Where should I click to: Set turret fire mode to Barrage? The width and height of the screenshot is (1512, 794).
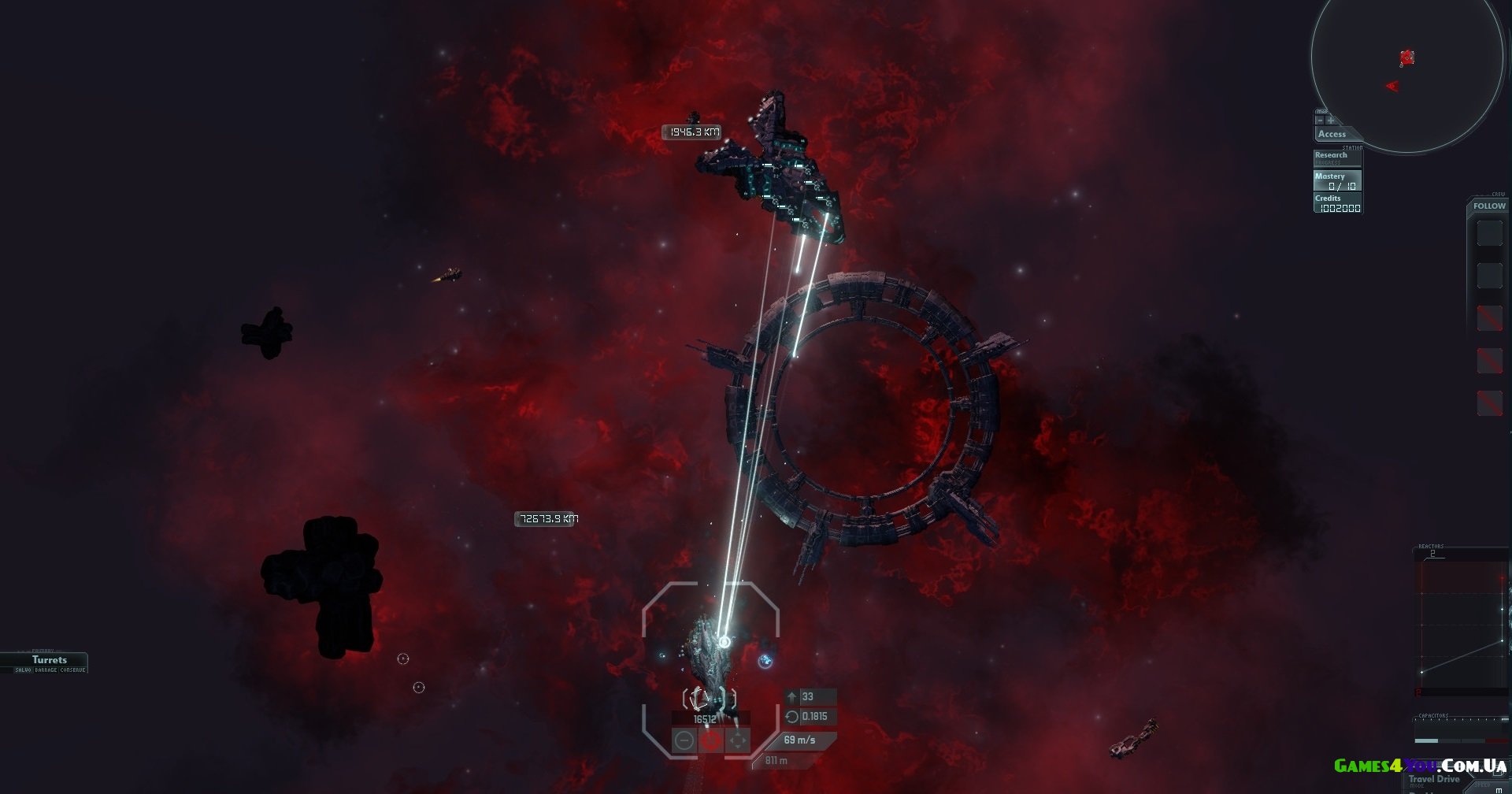tap(46, 670)
